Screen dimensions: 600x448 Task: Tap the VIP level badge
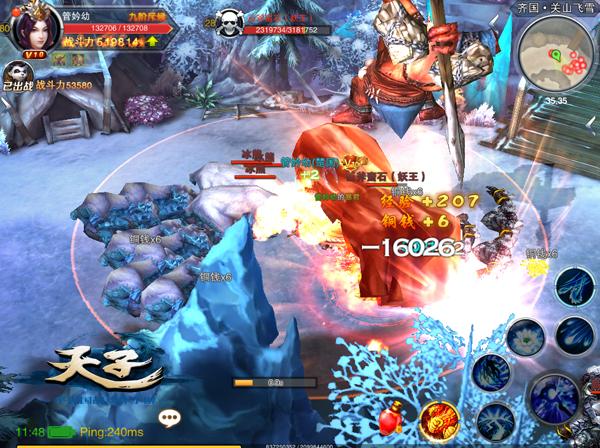pos(35,54)
